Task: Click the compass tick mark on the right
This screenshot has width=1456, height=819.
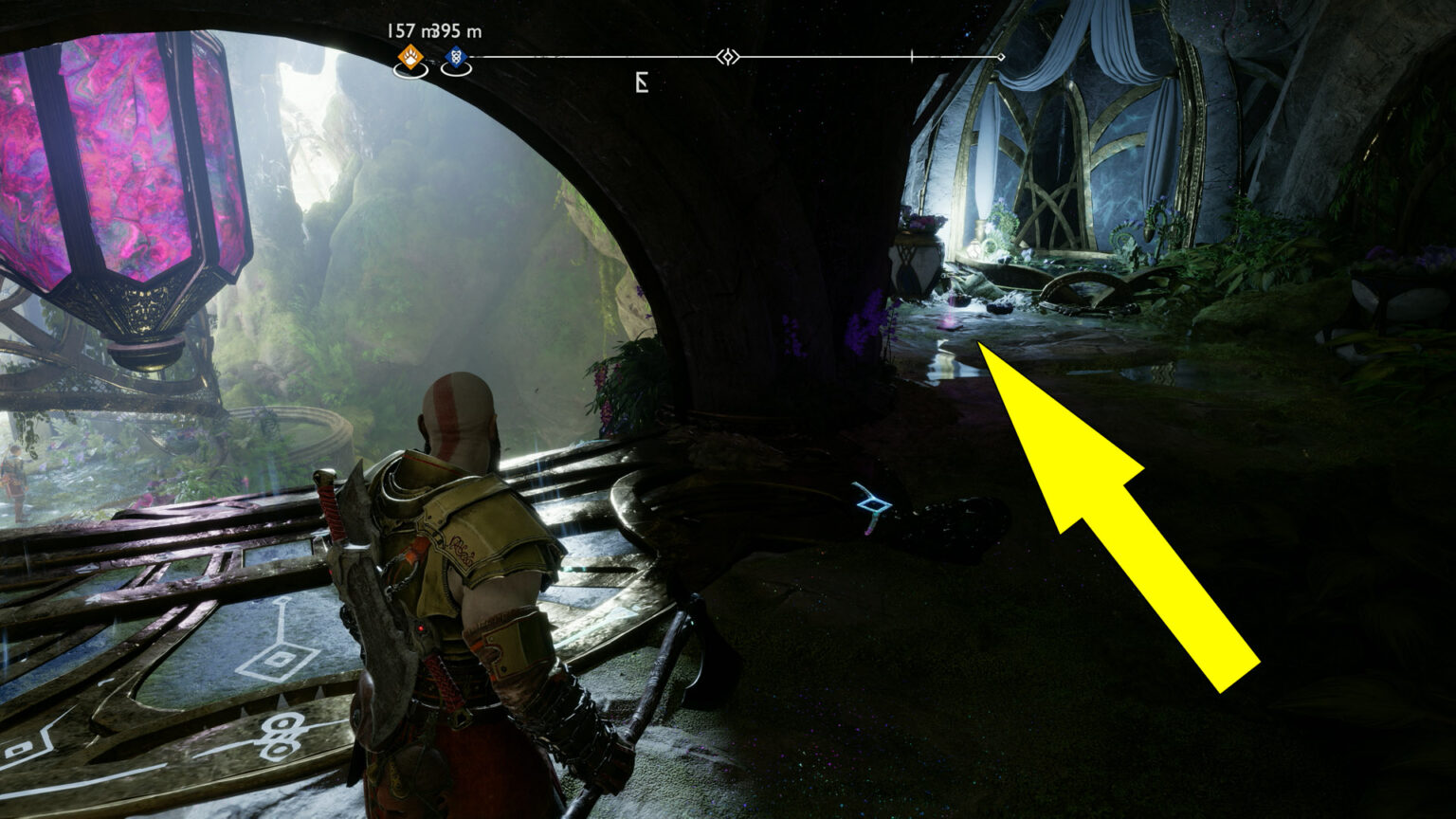Action: coord(912,55)
